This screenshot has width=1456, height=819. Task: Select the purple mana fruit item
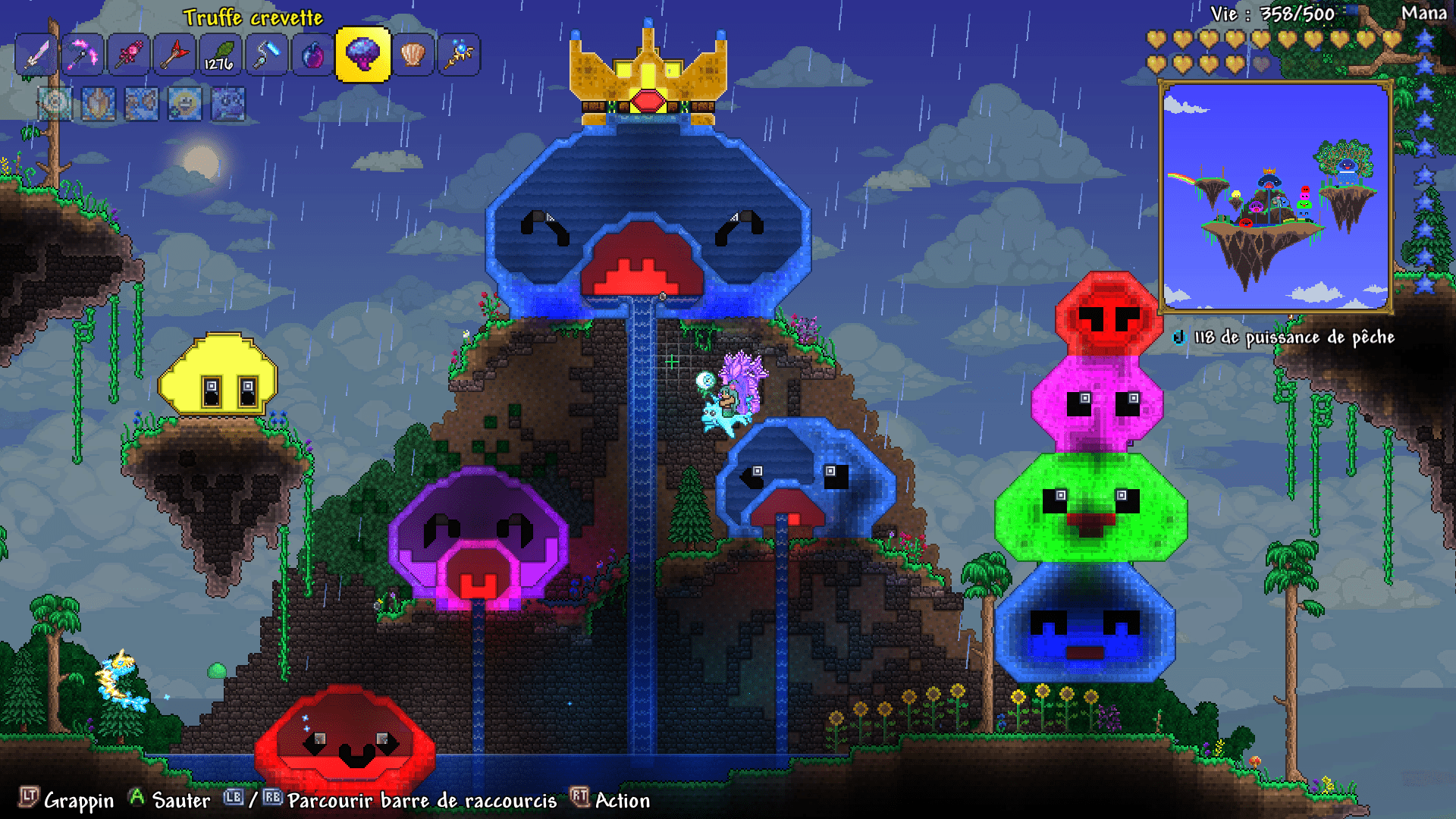tap(313, 54)
